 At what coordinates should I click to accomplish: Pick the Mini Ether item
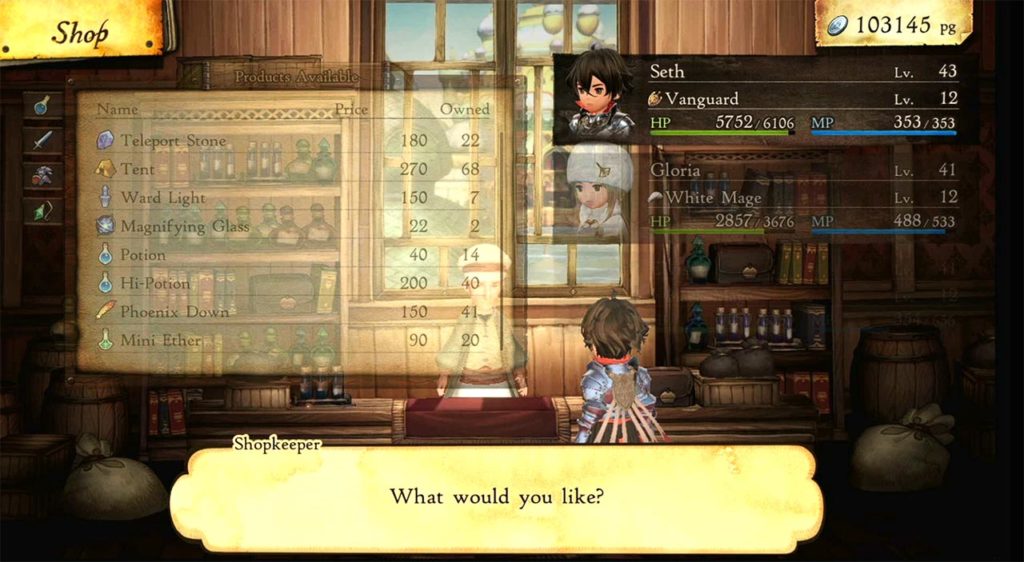(x=161, y=341)
